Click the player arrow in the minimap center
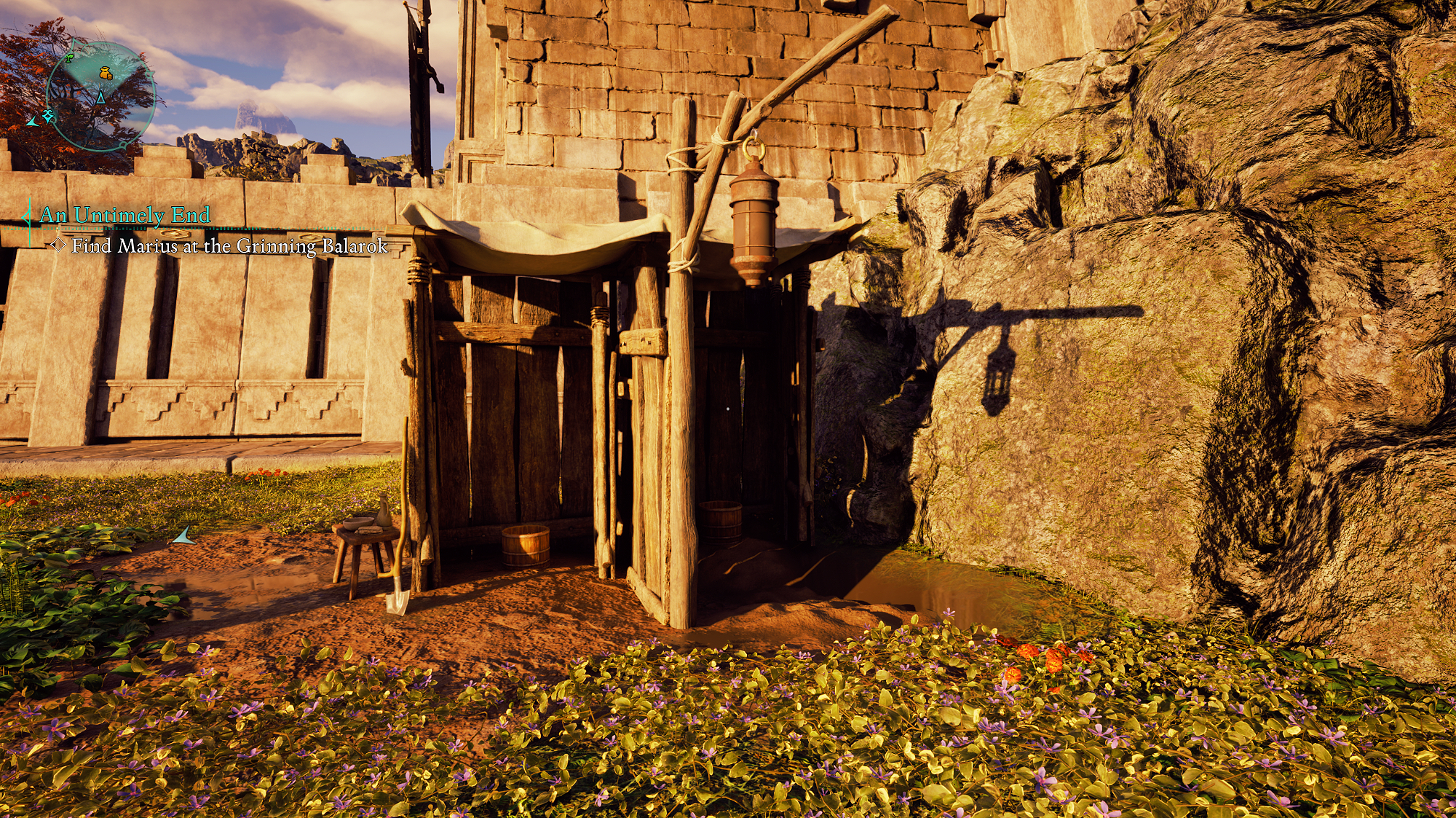1456x818 pixels. [100, 98]
